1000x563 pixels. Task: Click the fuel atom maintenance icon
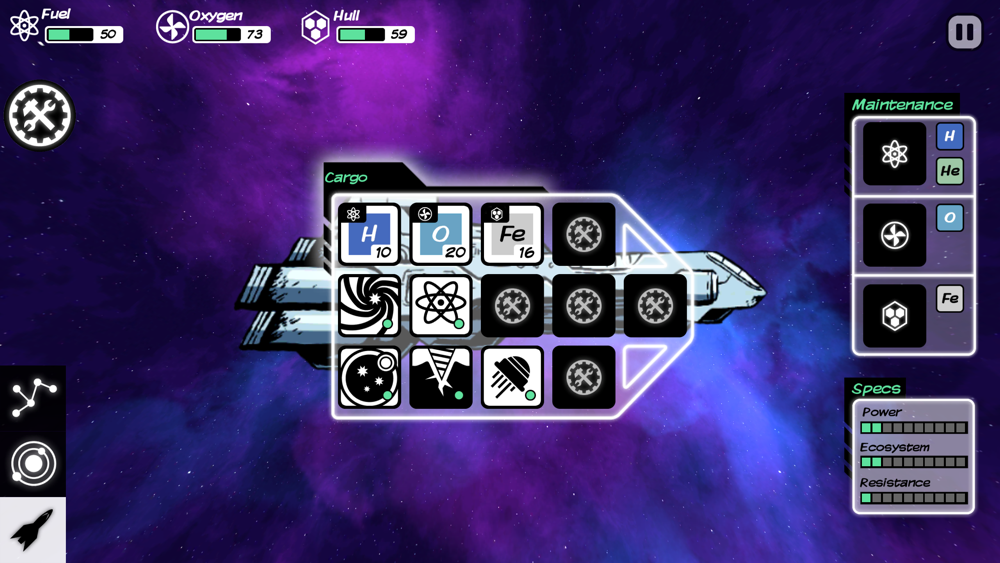coord(894,154)
